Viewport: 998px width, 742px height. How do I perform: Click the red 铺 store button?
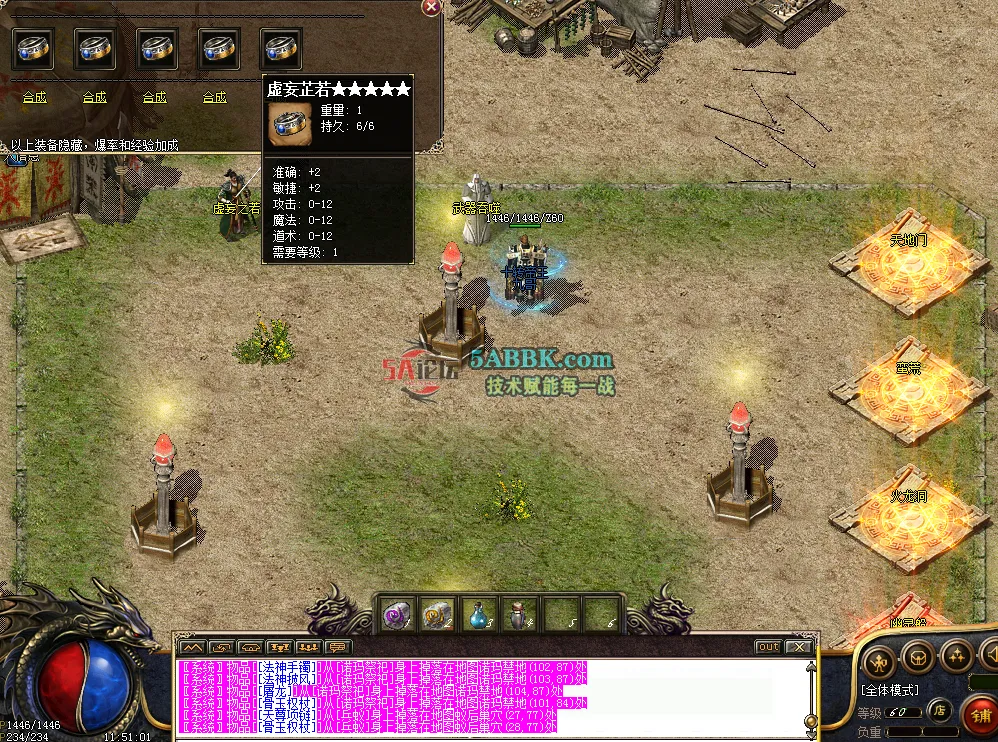980,717
